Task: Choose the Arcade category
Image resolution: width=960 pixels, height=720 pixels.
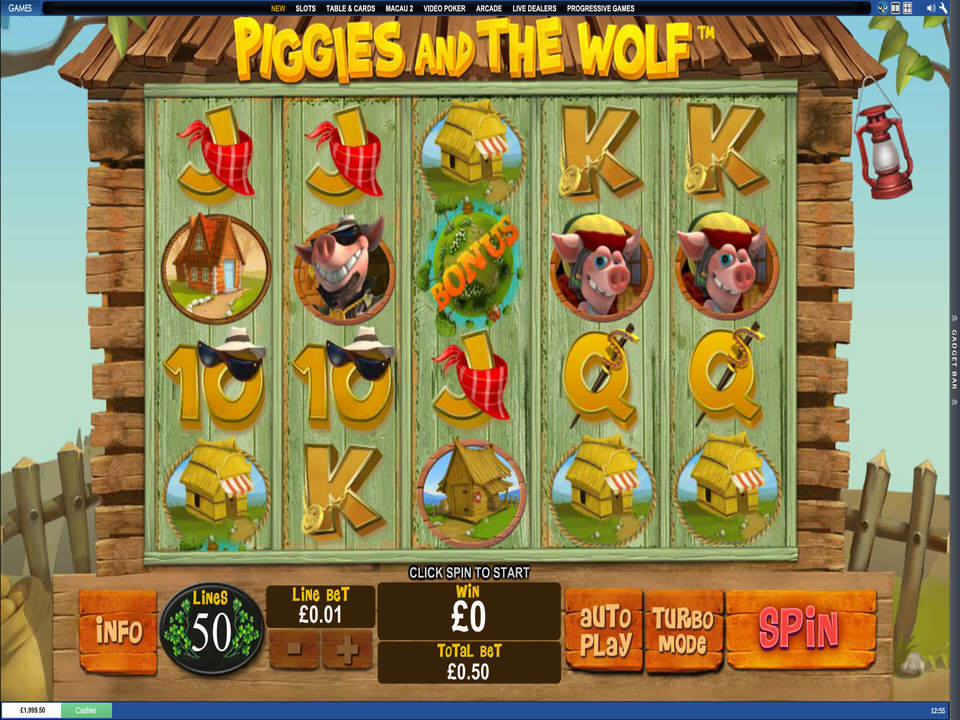Action: coord(489,8)
